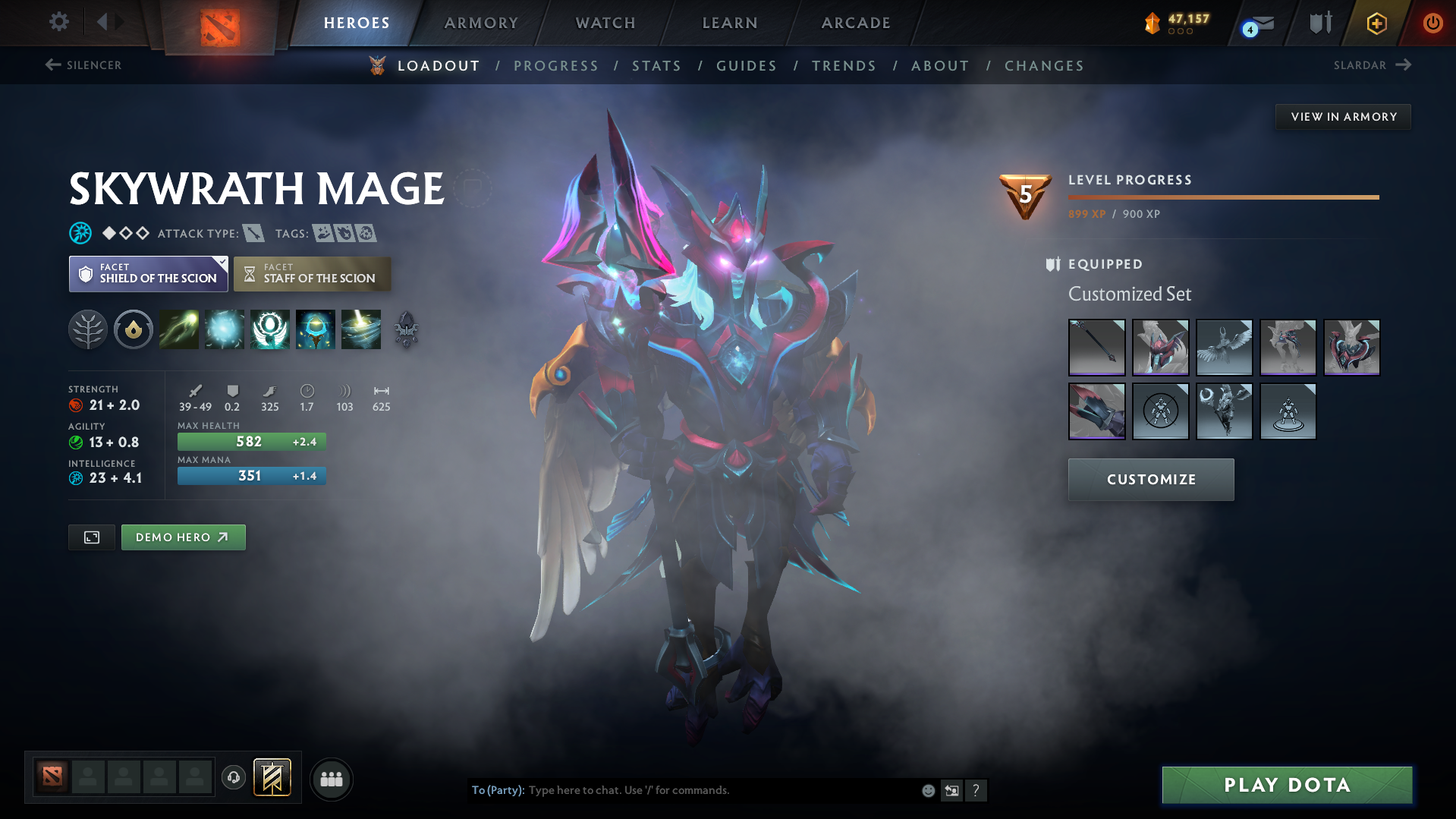
Task: Go back to Silencer hero page
Action: 82,65
